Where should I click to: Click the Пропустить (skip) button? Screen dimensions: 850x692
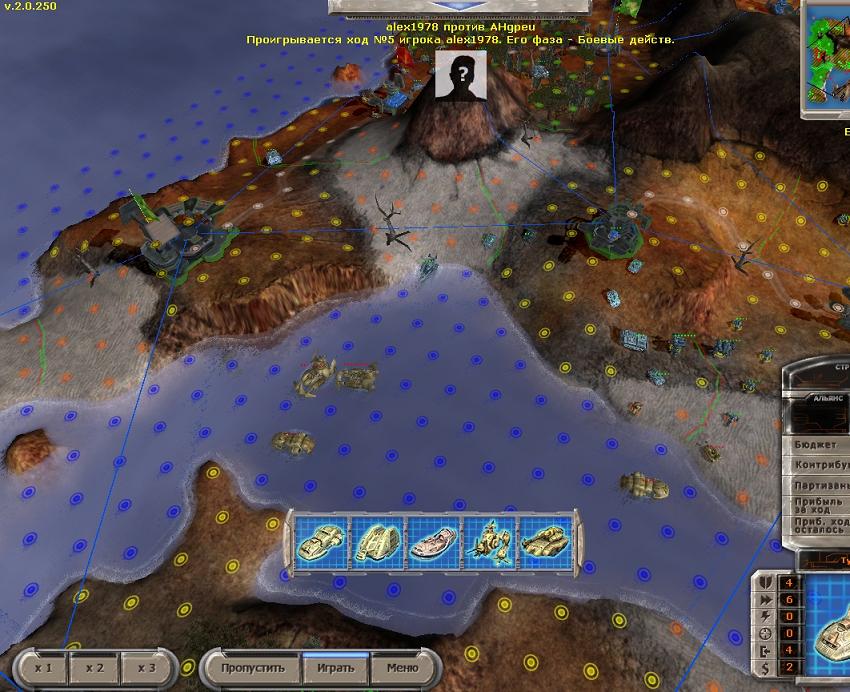tap(253, 667)
